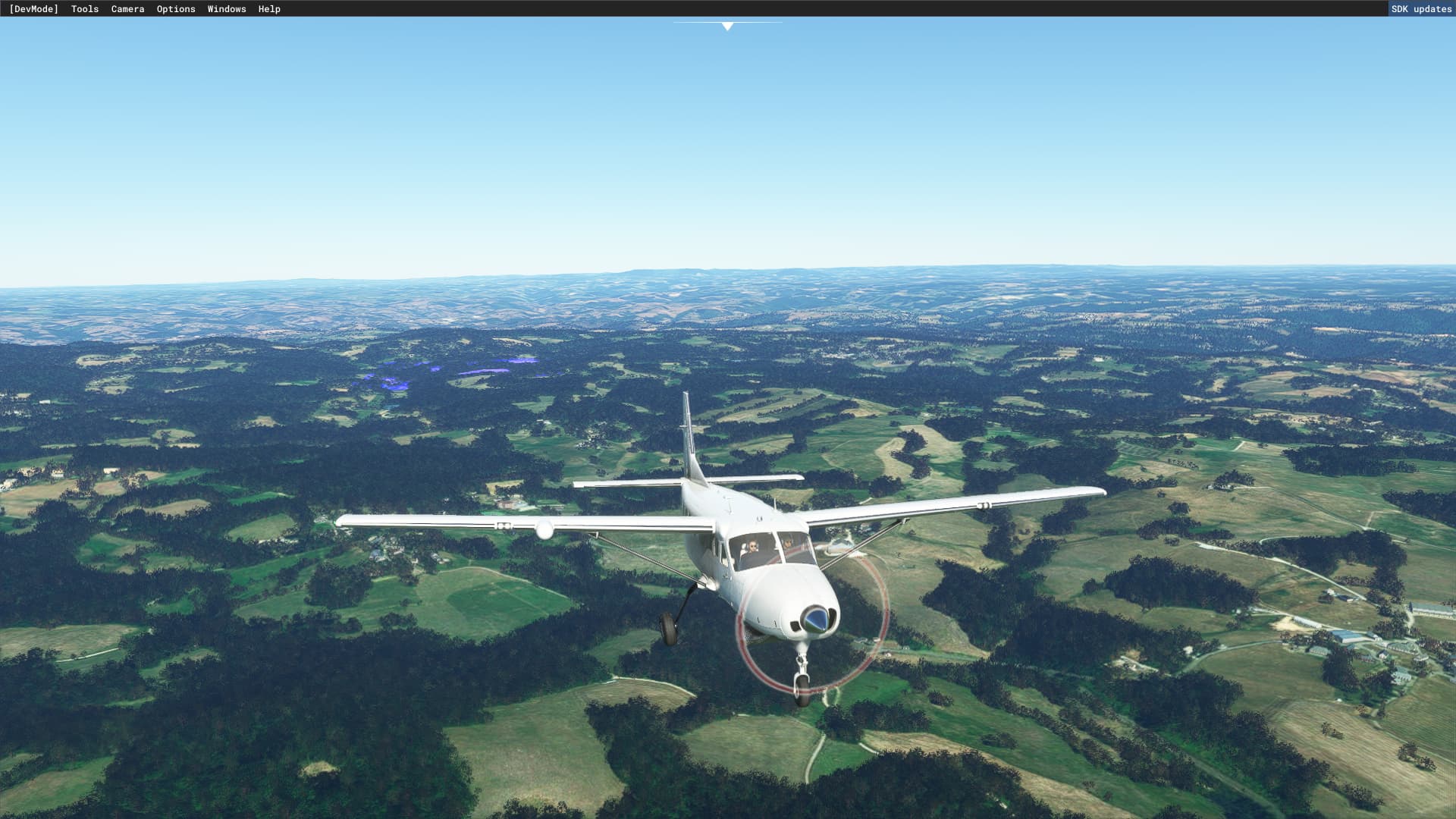Open the Tools menu
Viewport: 1456px width, 819px height.
coord(85,9)
